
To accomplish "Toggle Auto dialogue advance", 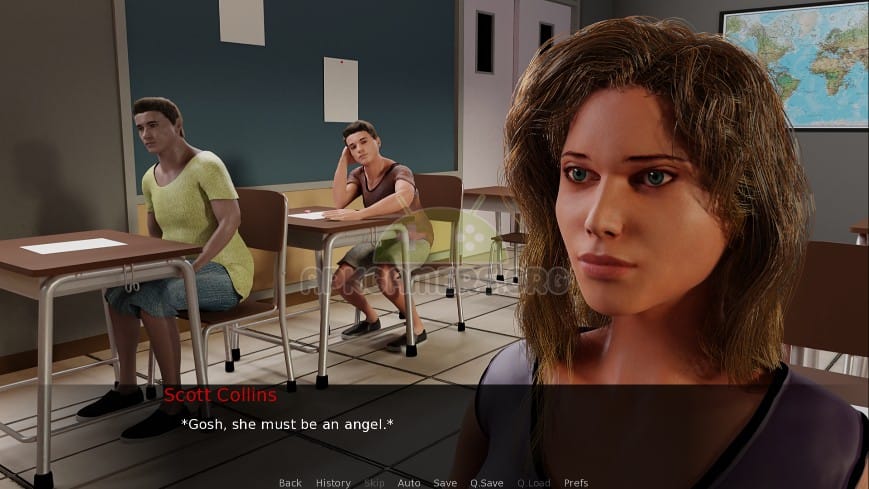I will tap(408, 483).
